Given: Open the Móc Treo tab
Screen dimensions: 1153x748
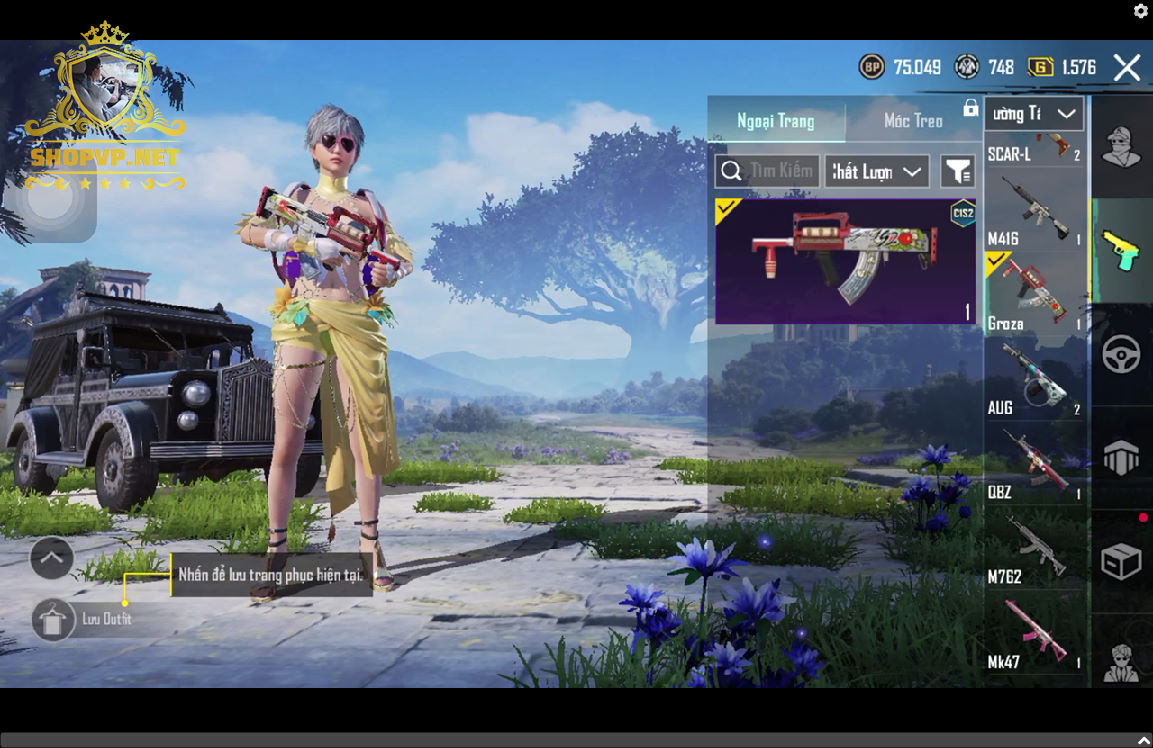Looking at the screenshot, I should (913, 121).
